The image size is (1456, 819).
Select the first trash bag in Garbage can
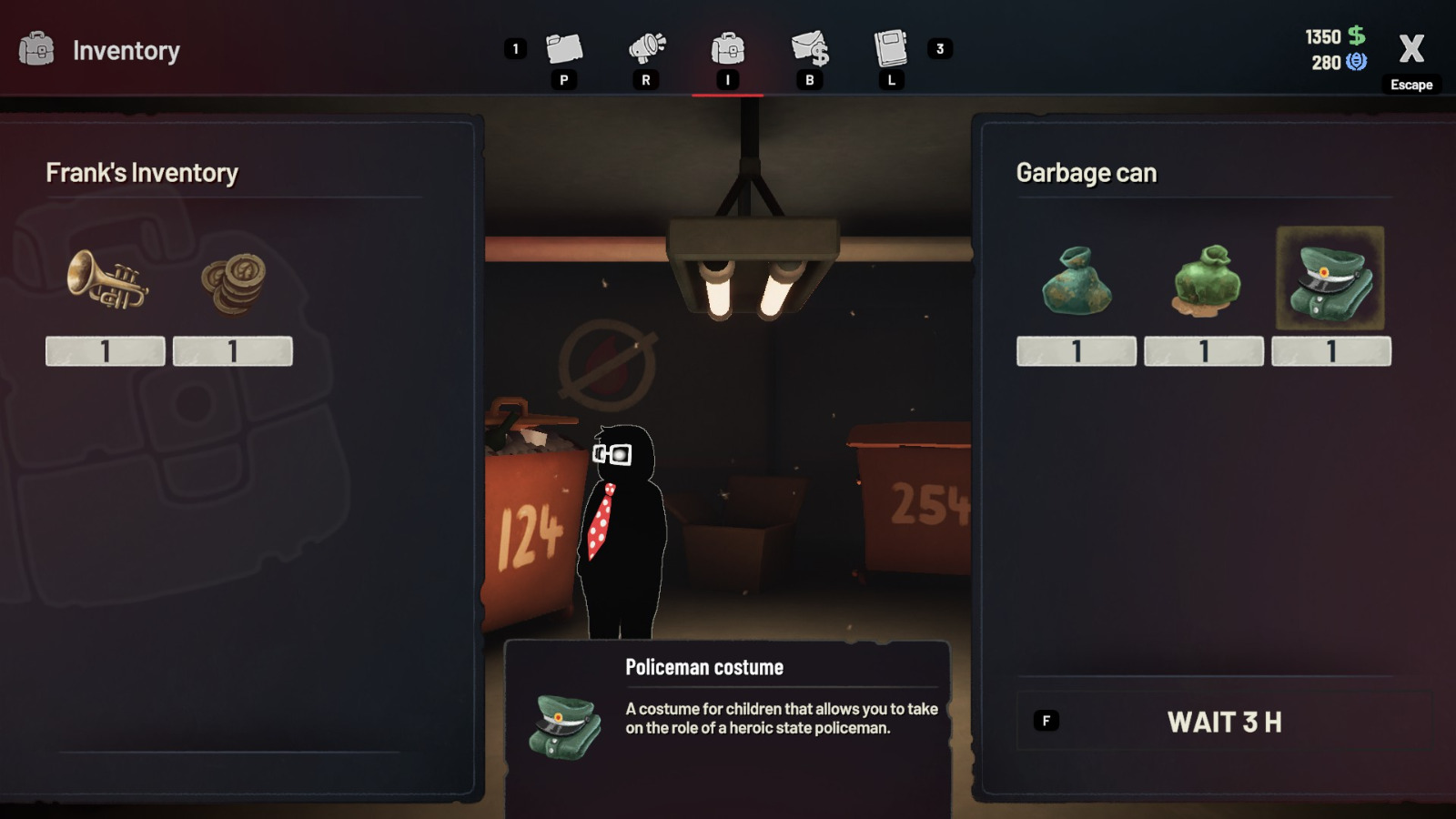pos(1076,282)
